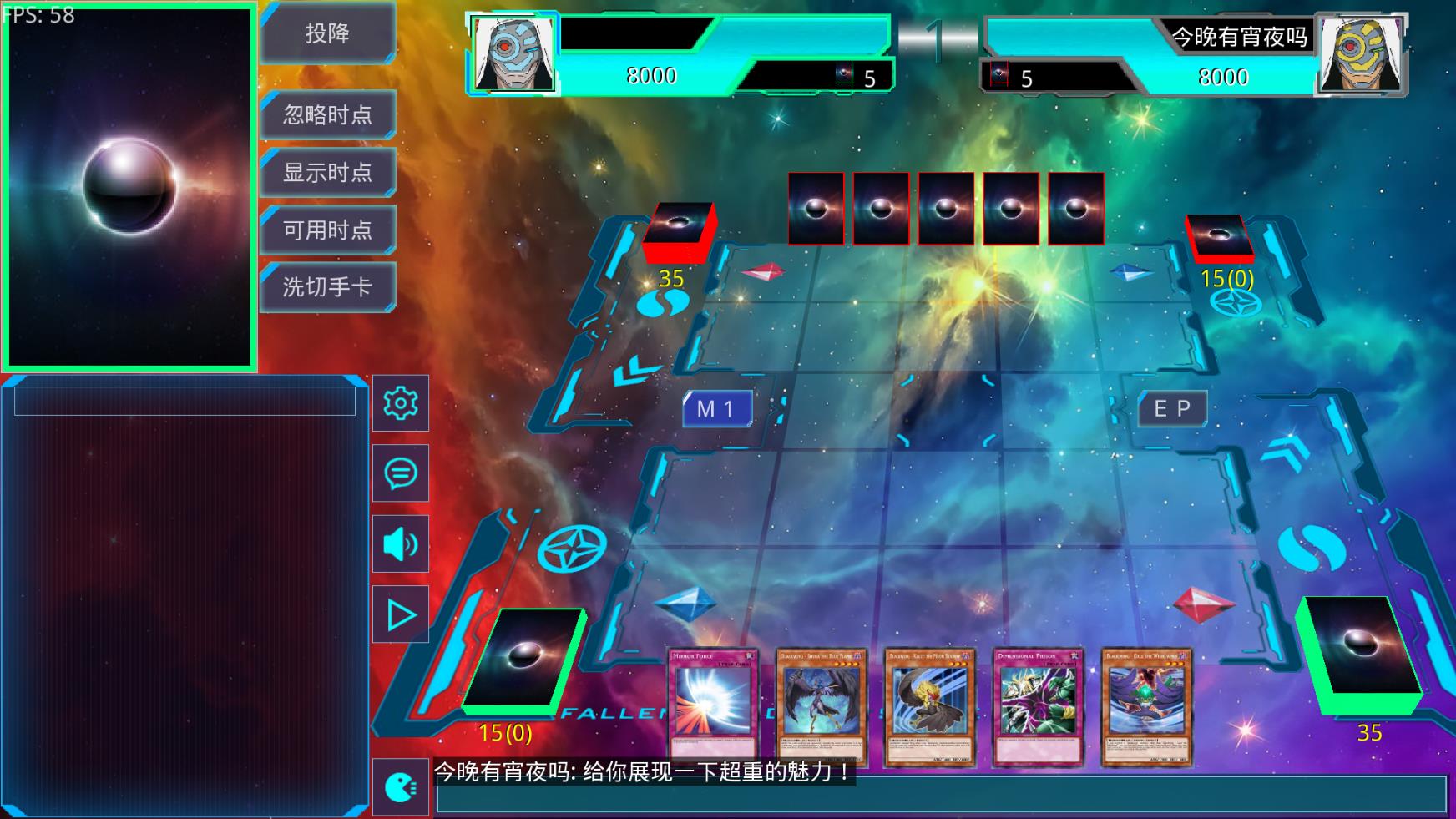Image resolution: width=1456 pixels, height=819 pixels.
Task: Click the playback triangle icon in the sidebar
Action: pyautogui.click(x=400, y=614)
